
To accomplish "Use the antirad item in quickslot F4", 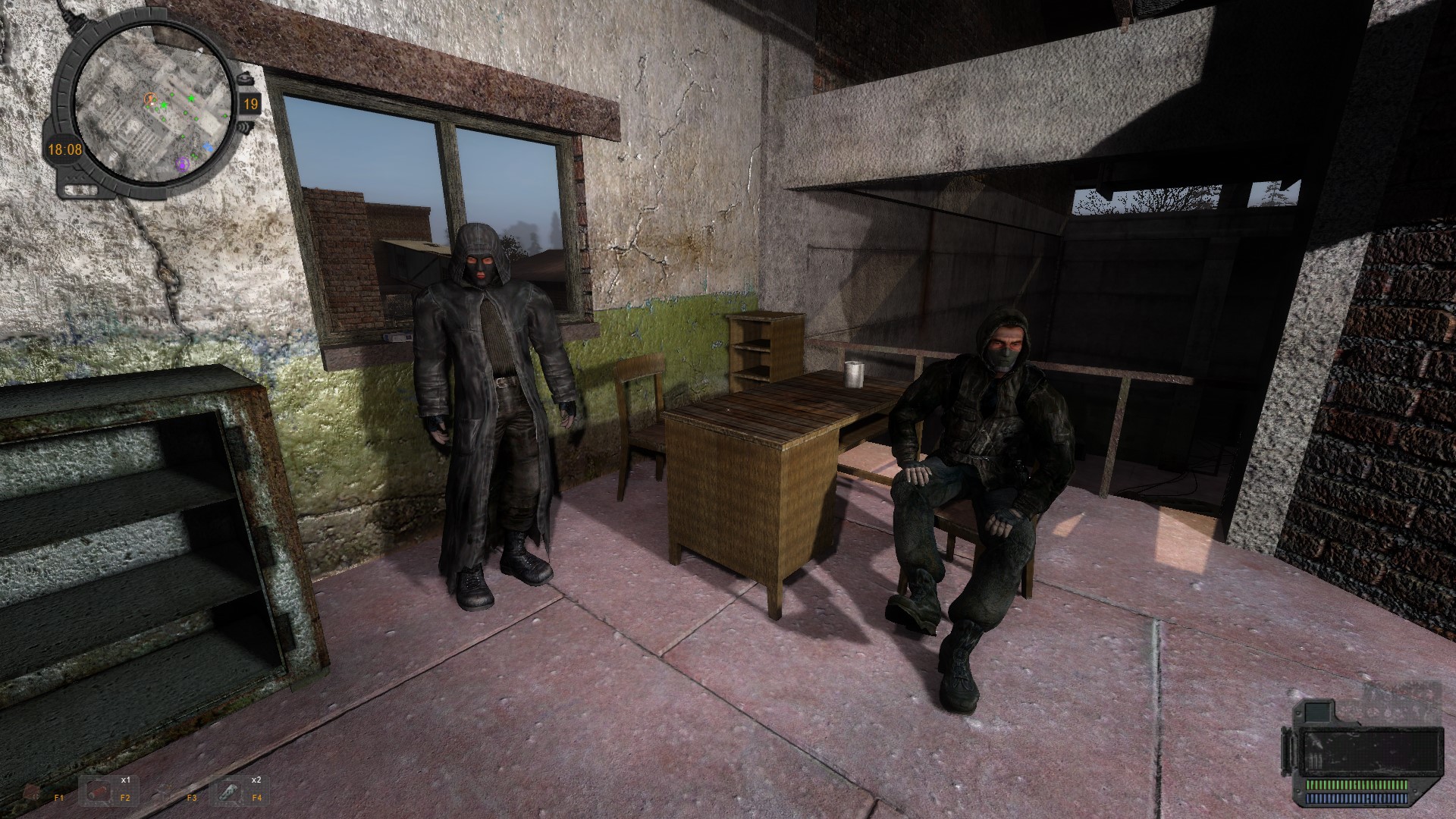I will (227, 792).
